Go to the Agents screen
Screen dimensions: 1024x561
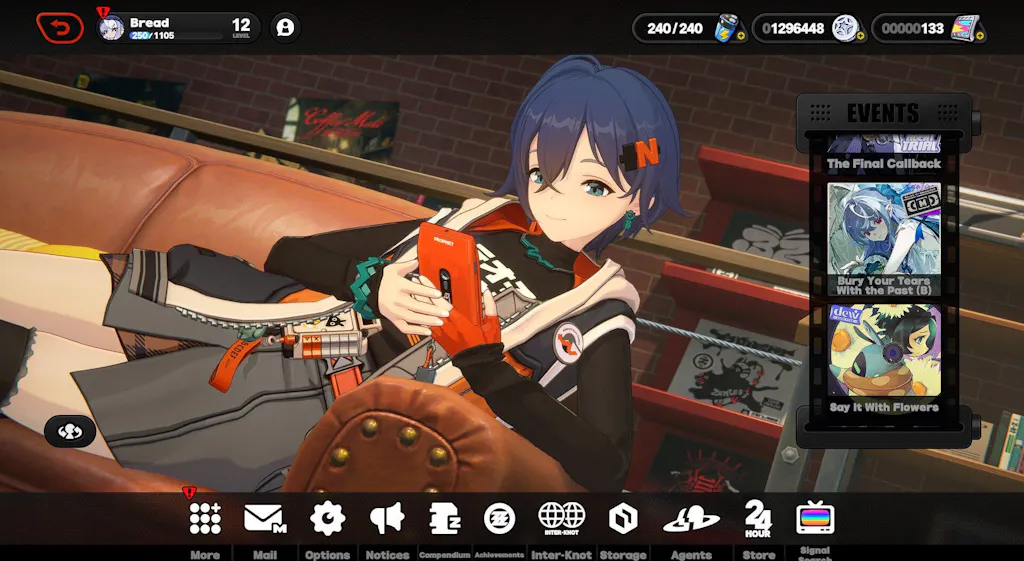(x=691, y=518)
